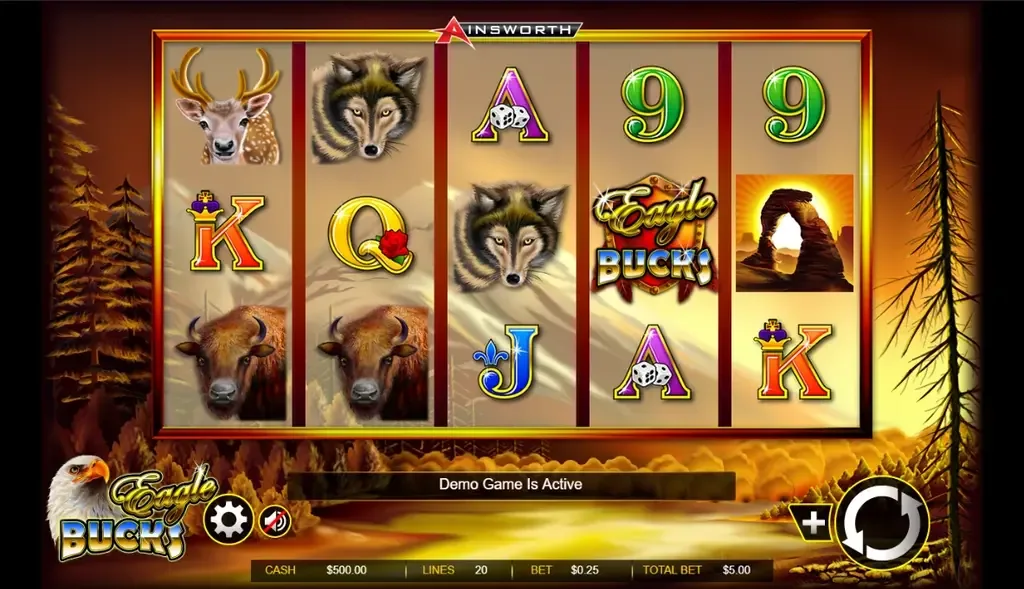Spin the reels with the circular arrow button
Viewport: 1024px width, 589px height.
coord(883,523)
